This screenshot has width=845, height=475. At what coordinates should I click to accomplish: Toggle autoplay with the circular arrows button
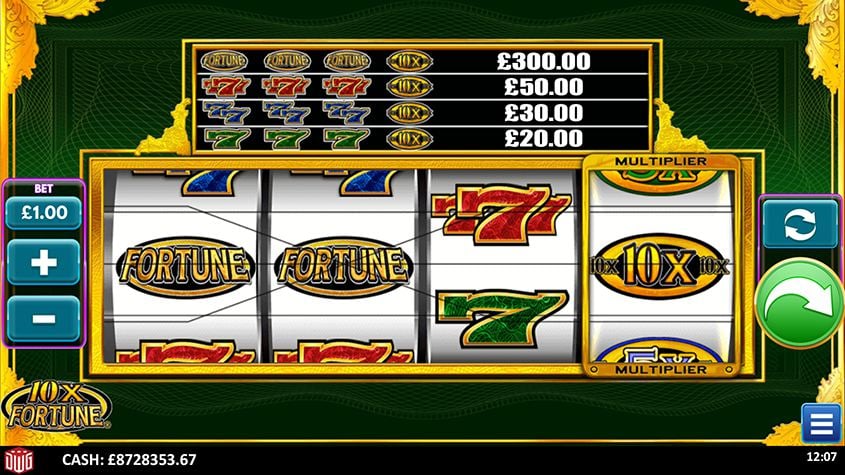tap(800, 222)
